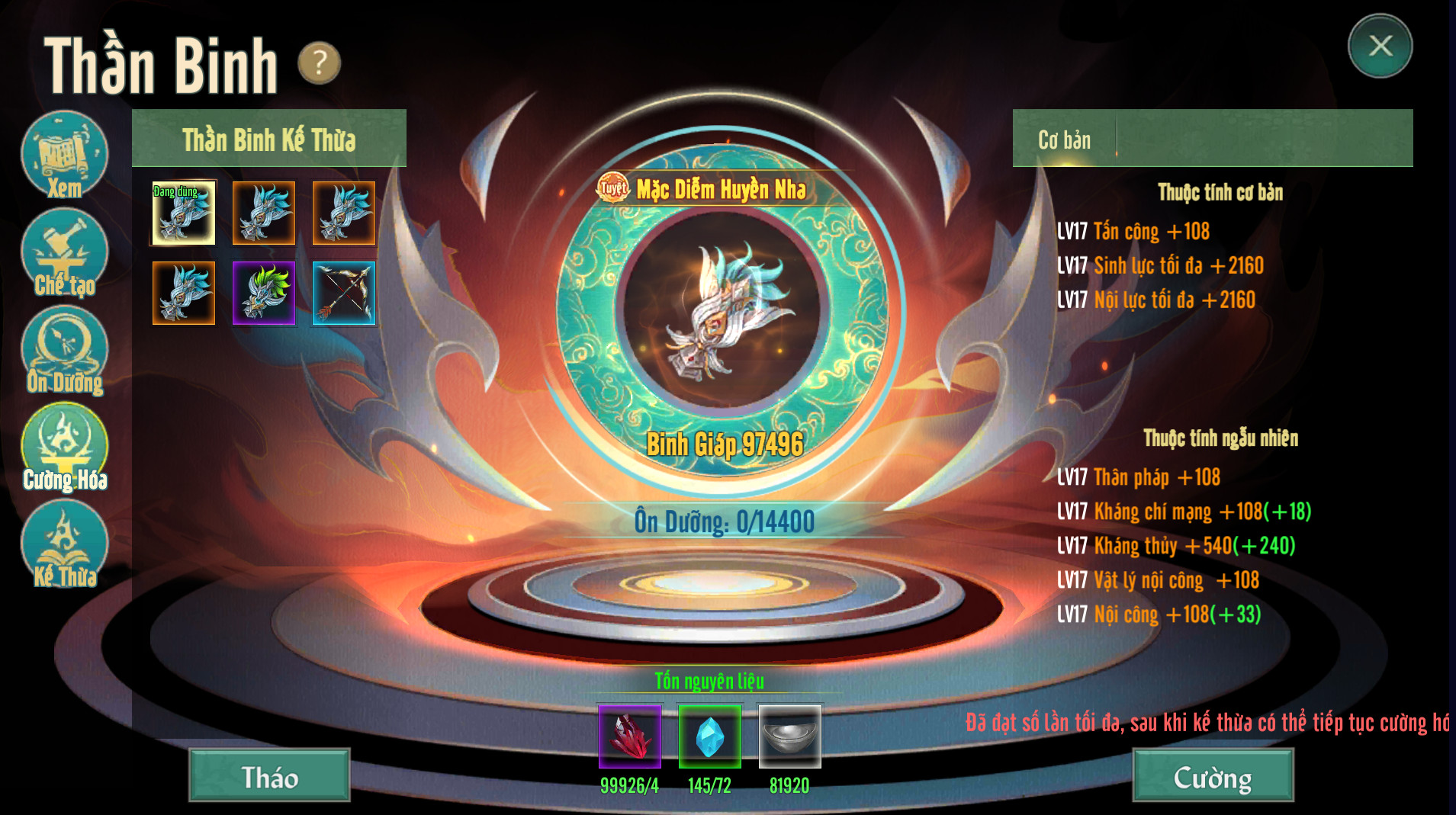The height and width of the screenshot is (815, 1456).
Task: Click the Tháo button
Action: [x=269, y=776]
